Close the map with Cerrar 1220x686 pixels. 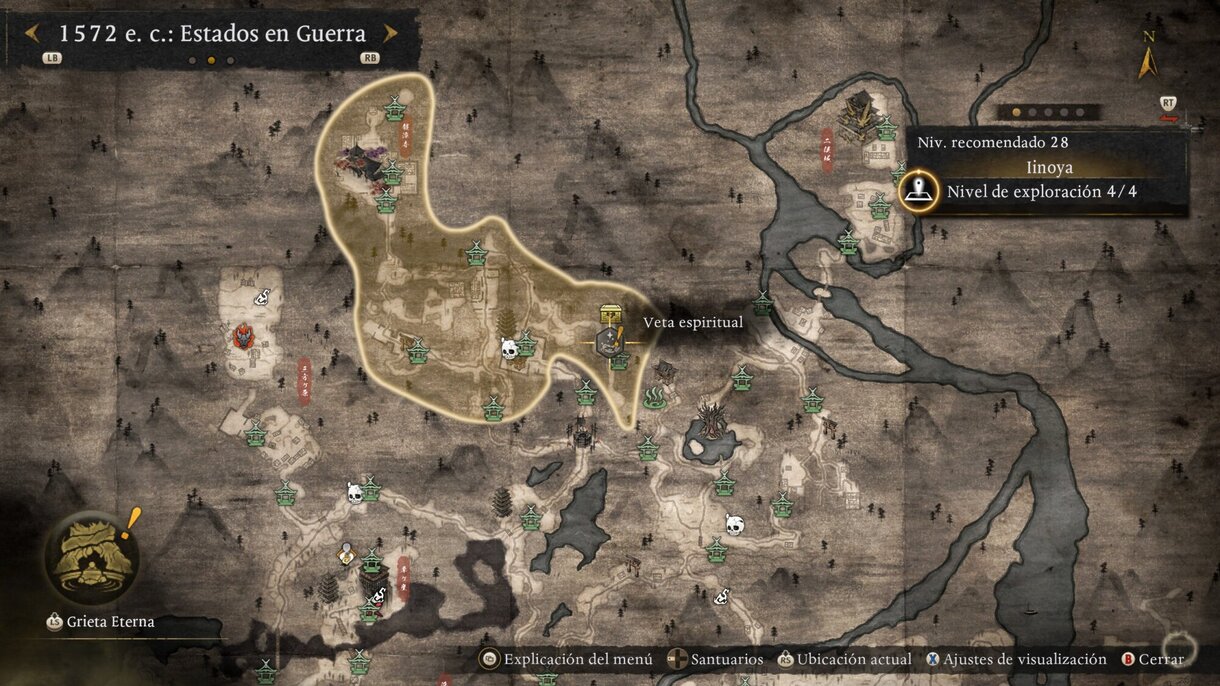(1153, 659)
